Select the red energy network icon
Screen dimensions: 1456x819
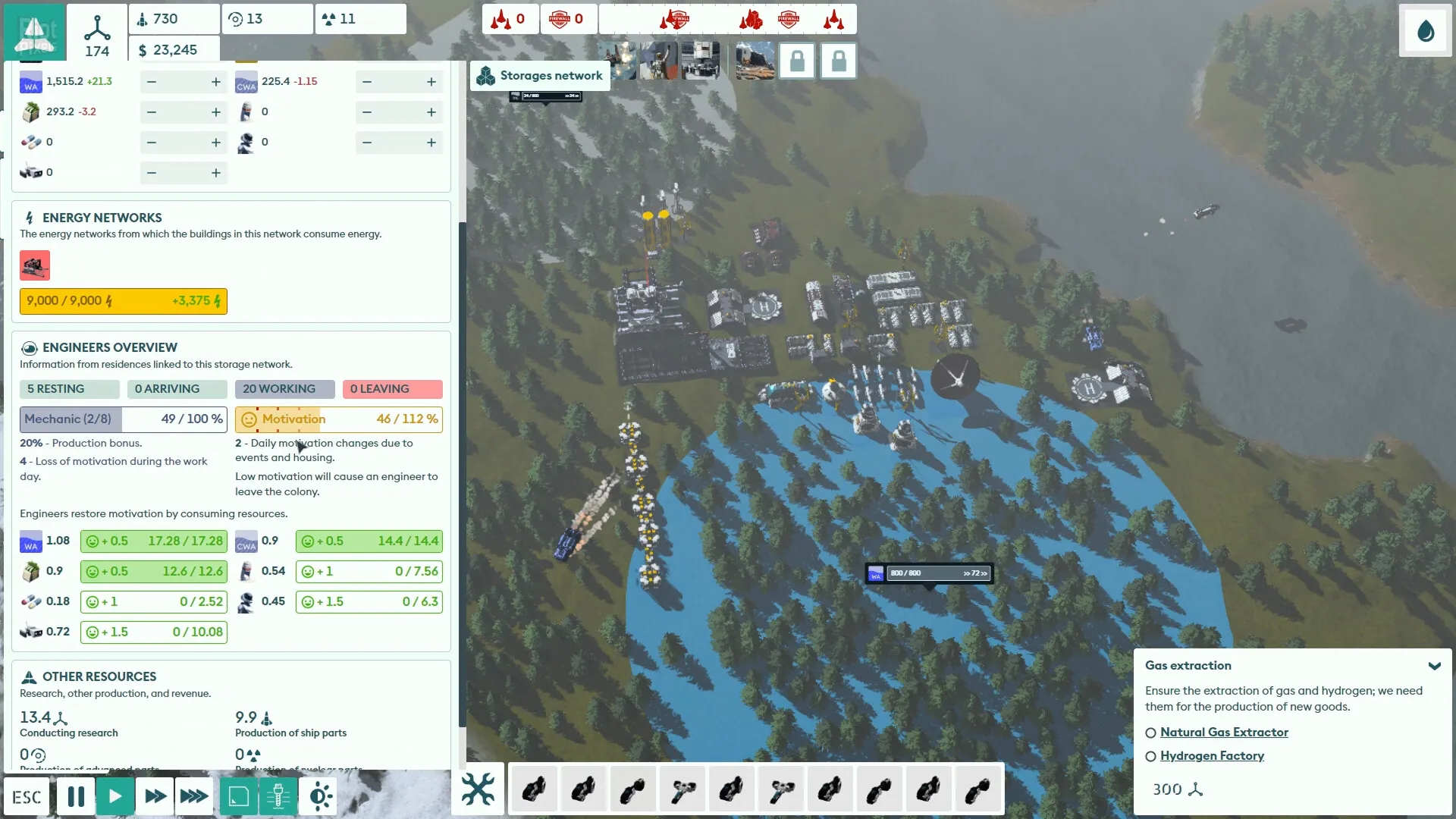(35, 266)
